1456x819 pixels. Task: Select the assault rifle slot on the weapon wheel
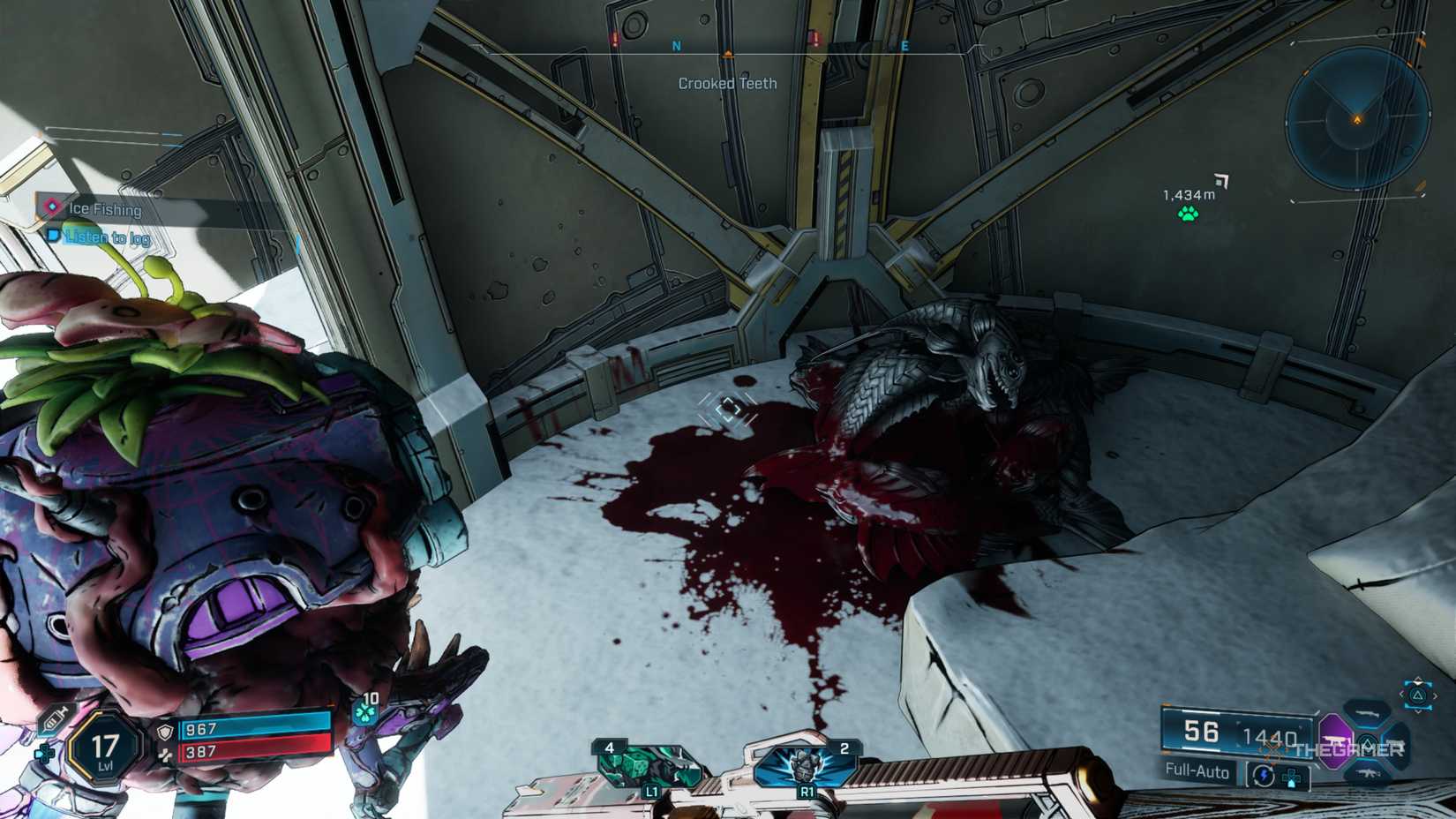1367,773
